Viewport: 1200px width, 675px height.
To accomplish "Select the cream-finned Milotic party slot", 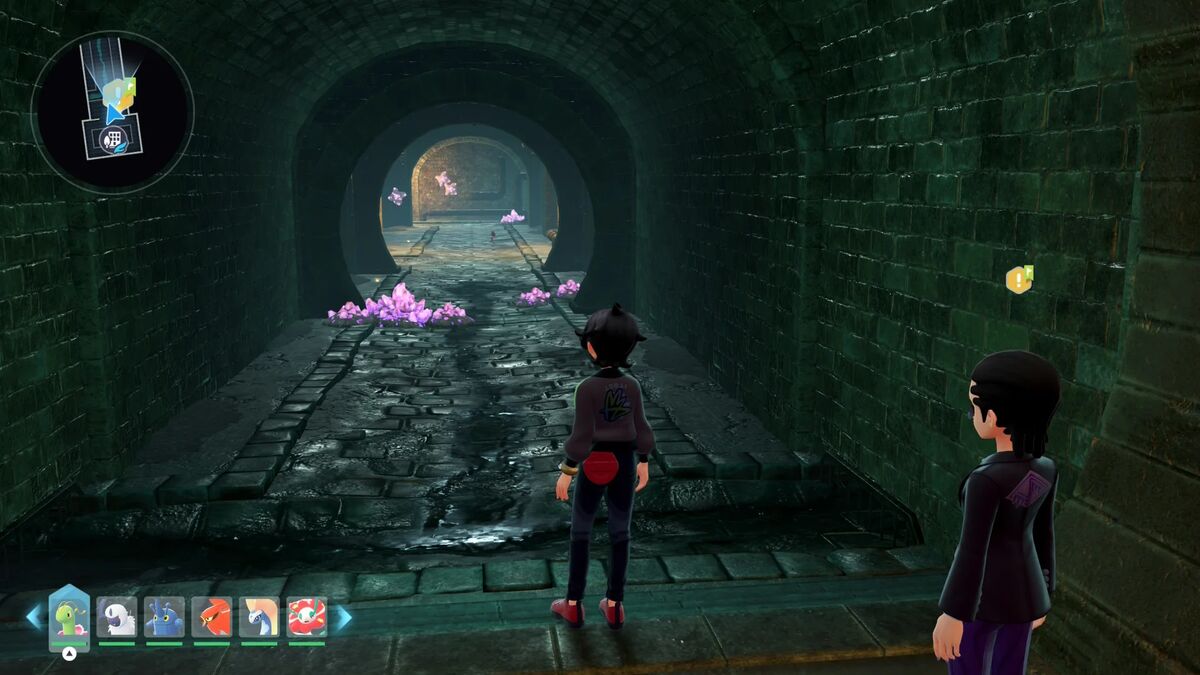I will (259, 617).
